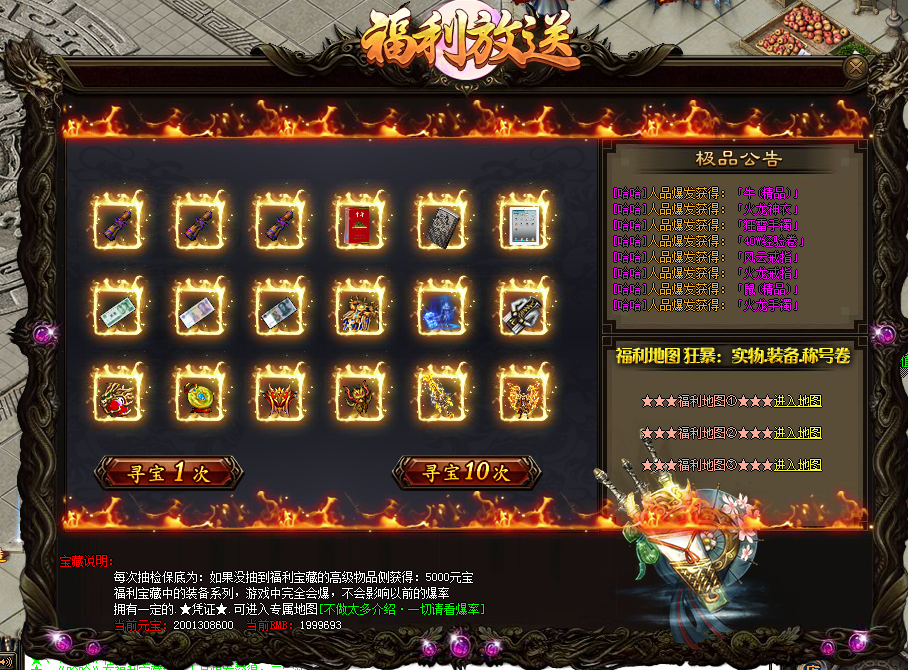Select the green banknote reward slot
Image resolution: width=908 pixels, height=670 pixels.
coord(117,309)
